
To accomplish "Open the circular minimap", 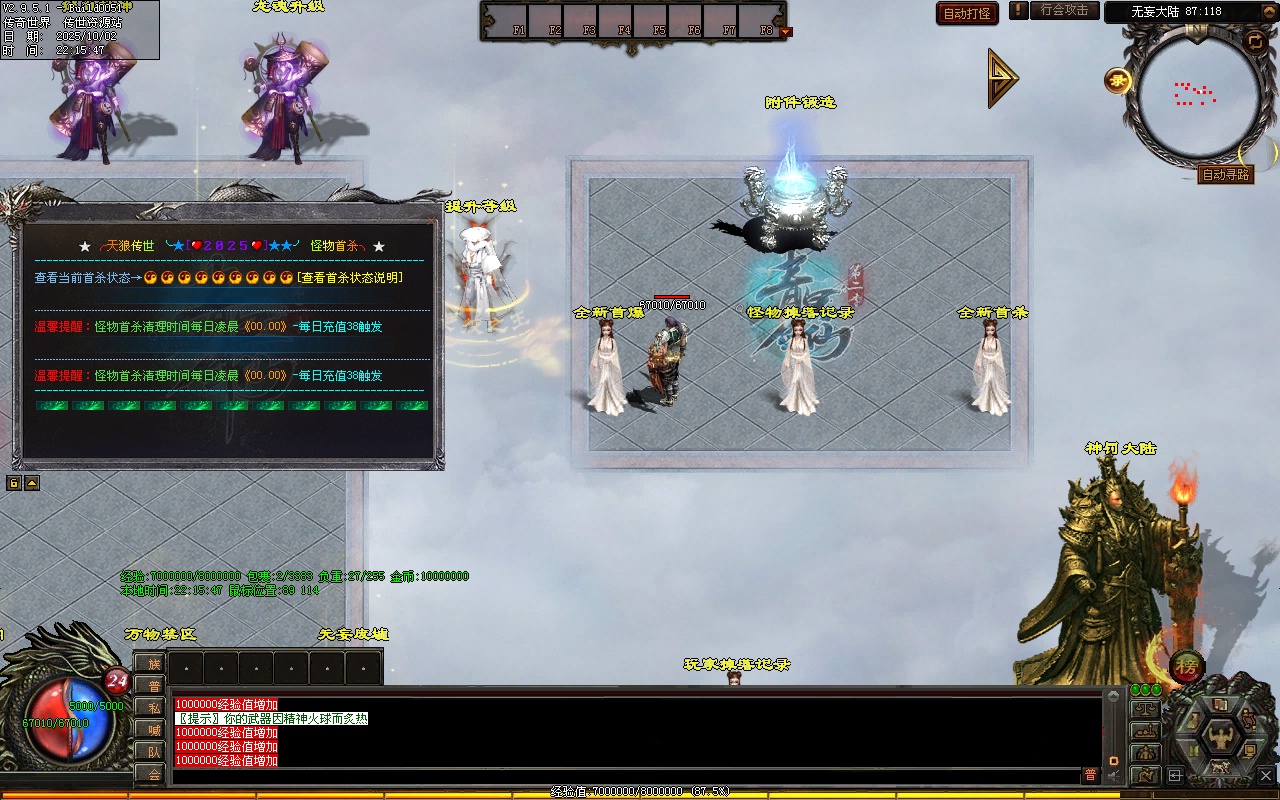I will [x=1195, y=96].
